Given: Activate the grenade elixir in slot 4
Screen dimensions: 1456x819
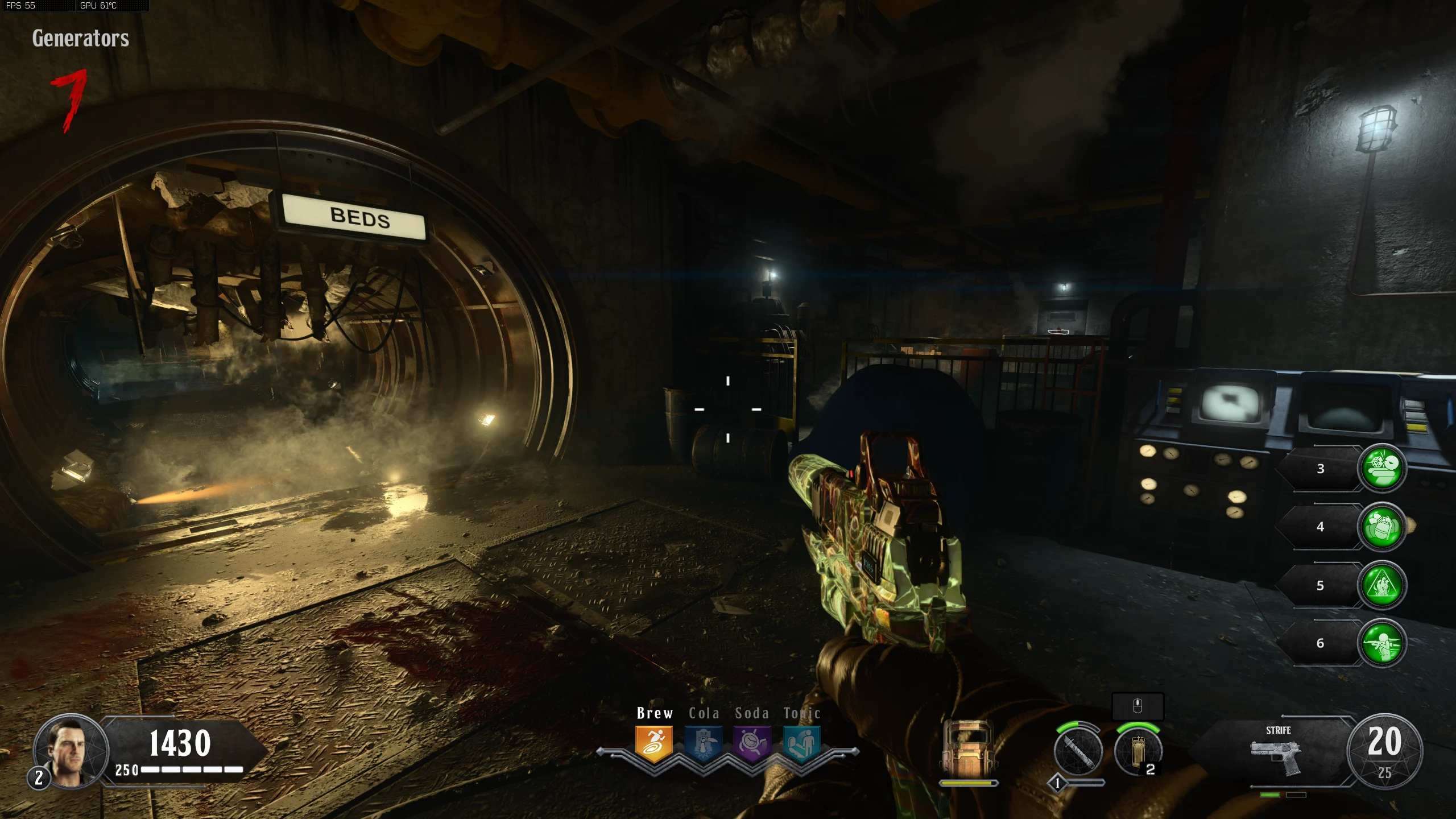Looking at the screenshot, I should click(1382, 527).
